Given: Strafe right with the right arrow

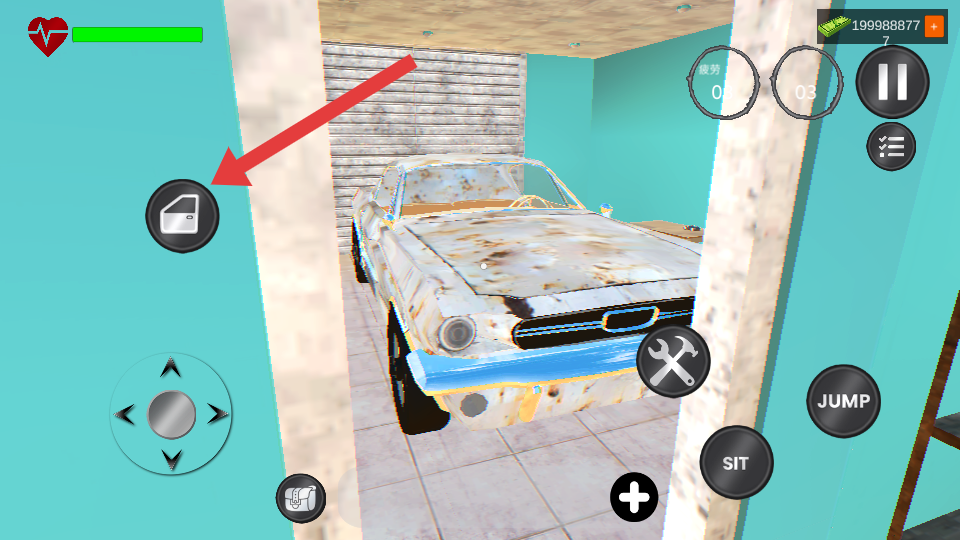Looking at the screenshot, I should click(x=217, y=414).
